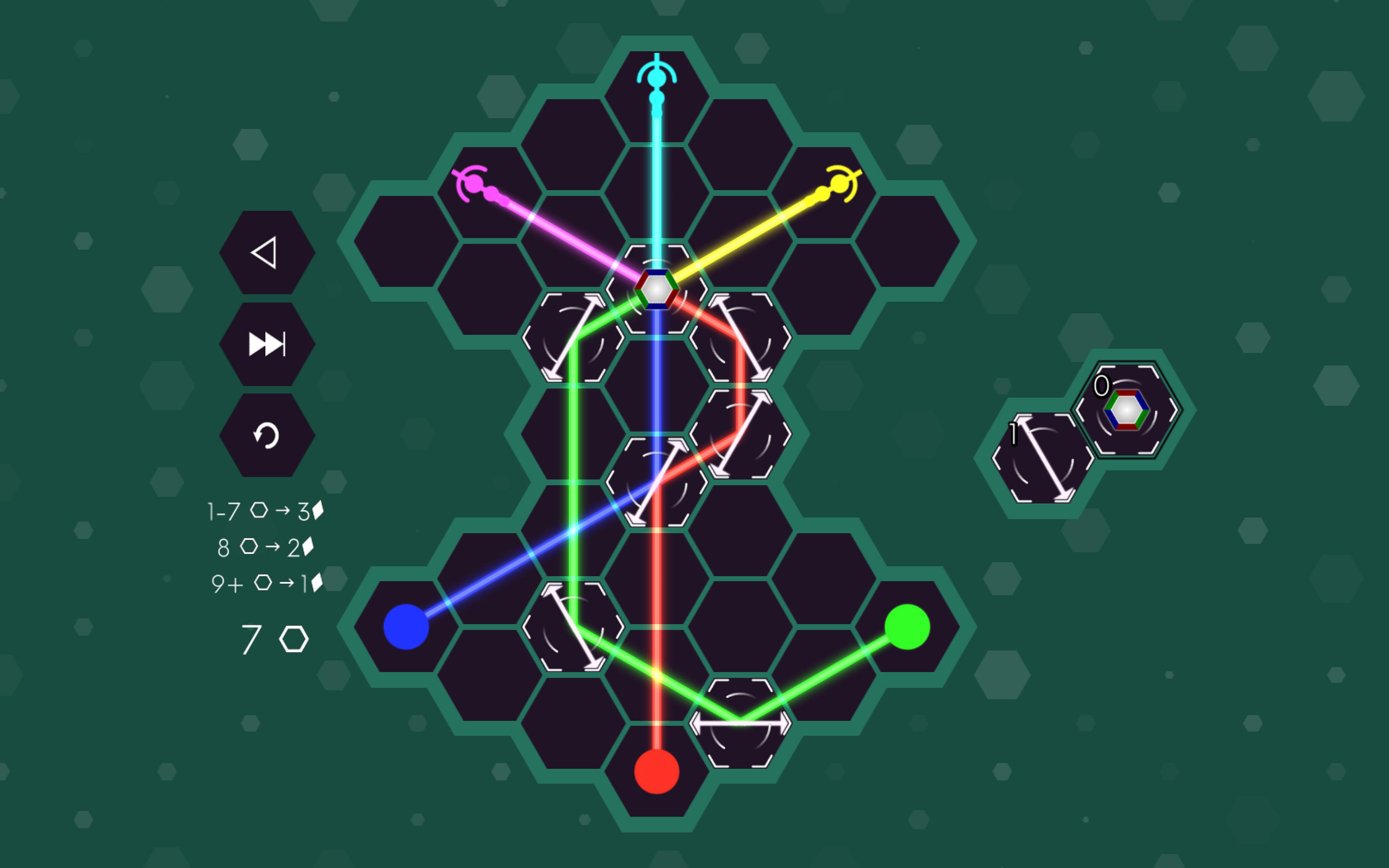Image resolution: width=1389 pixels, height=868 pixels.
Task: Select the green laser emitter tile
Action: (x=907, y=627)
